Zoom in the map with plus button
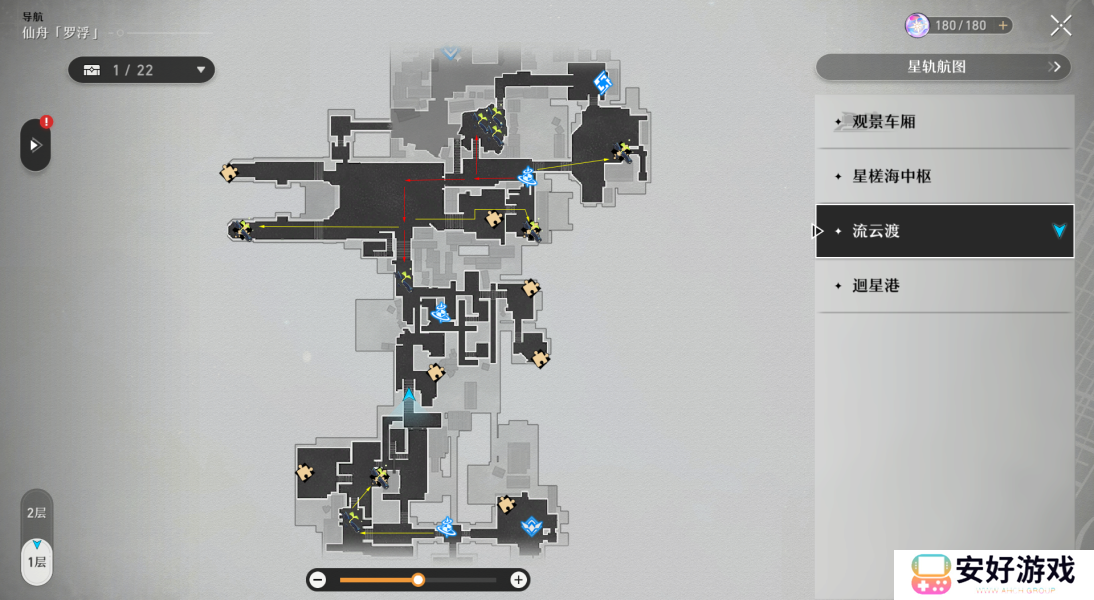The image size is (1094, 600). (518, 580)
